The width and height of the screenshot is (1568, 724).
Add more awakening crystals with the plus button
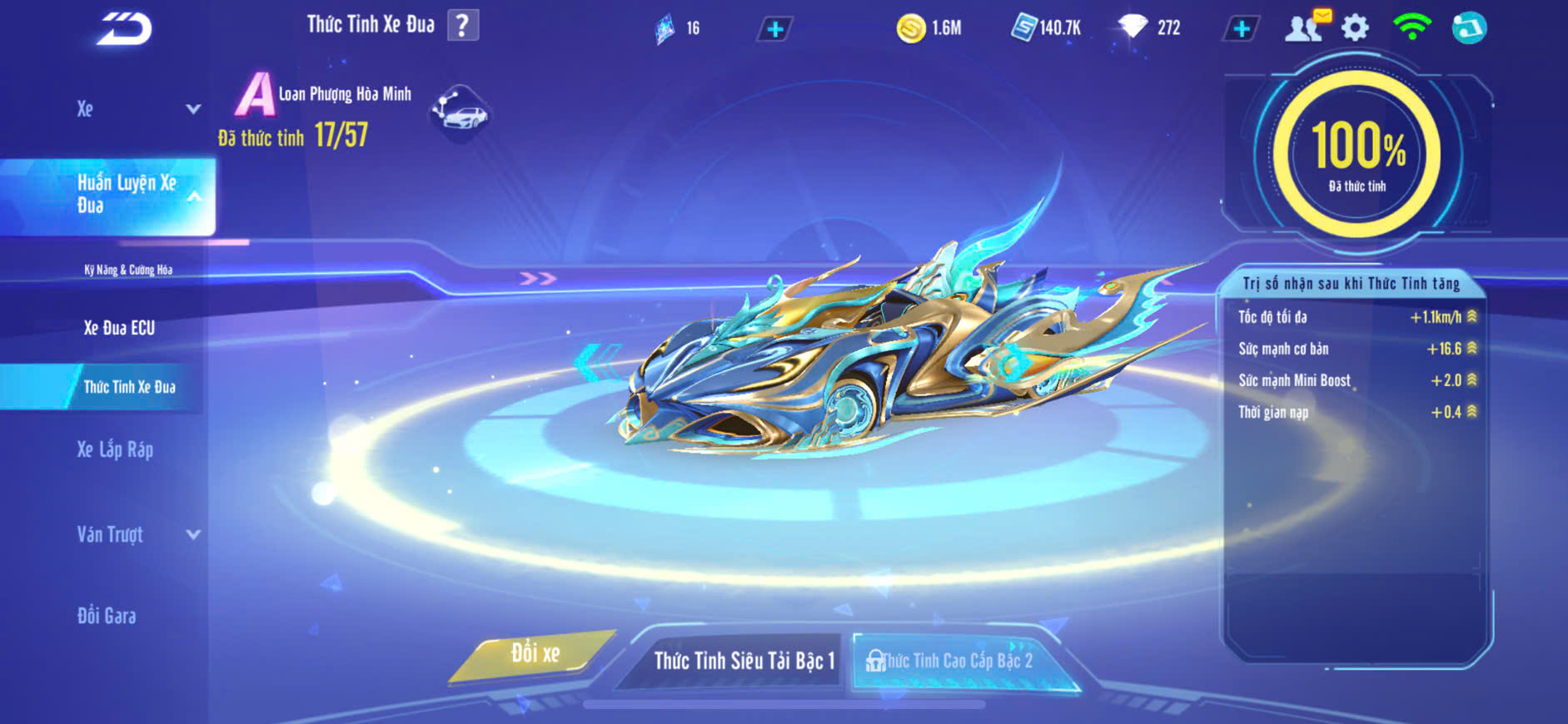[774, 29]
